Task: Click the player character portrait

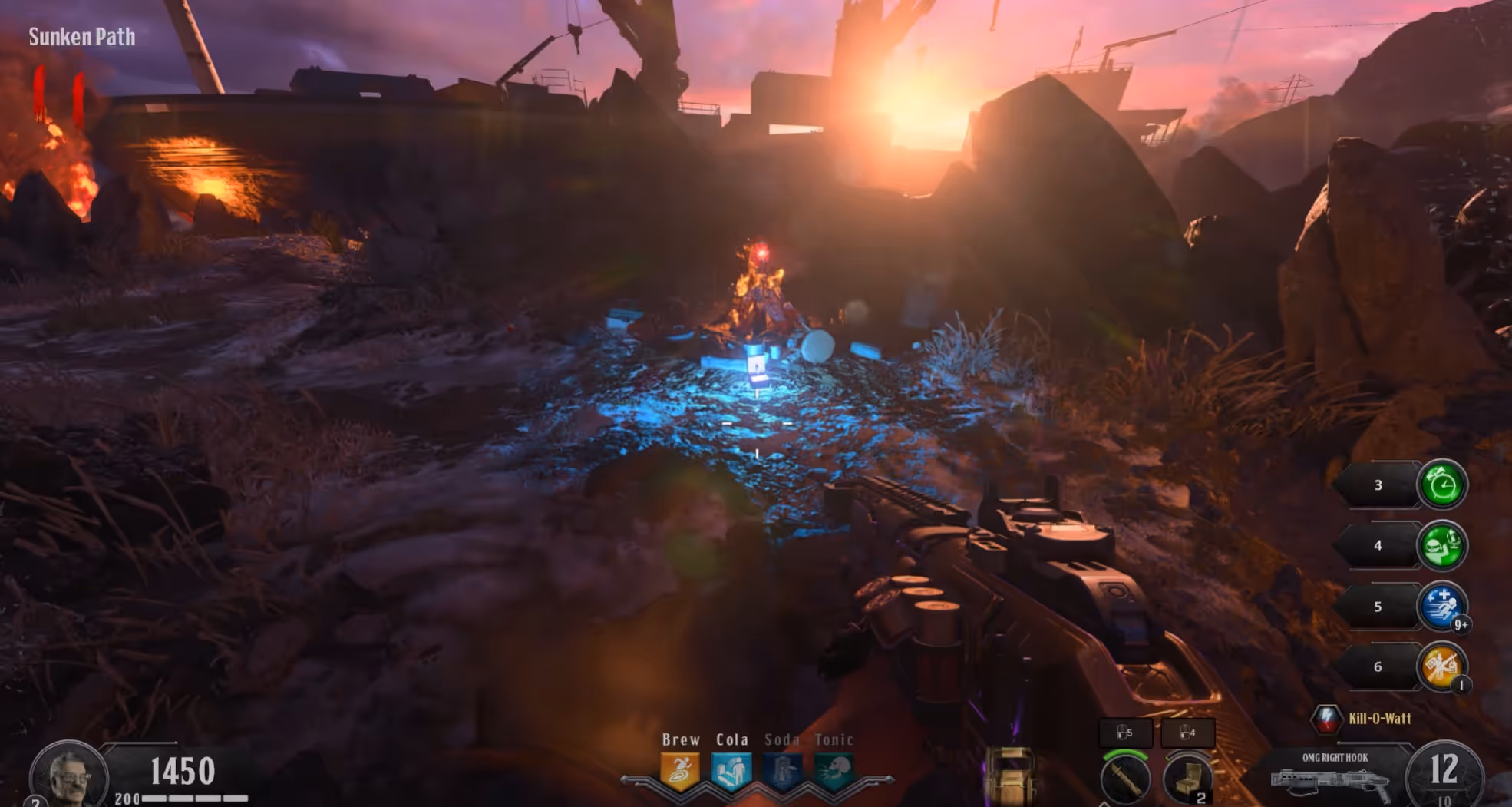Action: (x=68, y=776)
